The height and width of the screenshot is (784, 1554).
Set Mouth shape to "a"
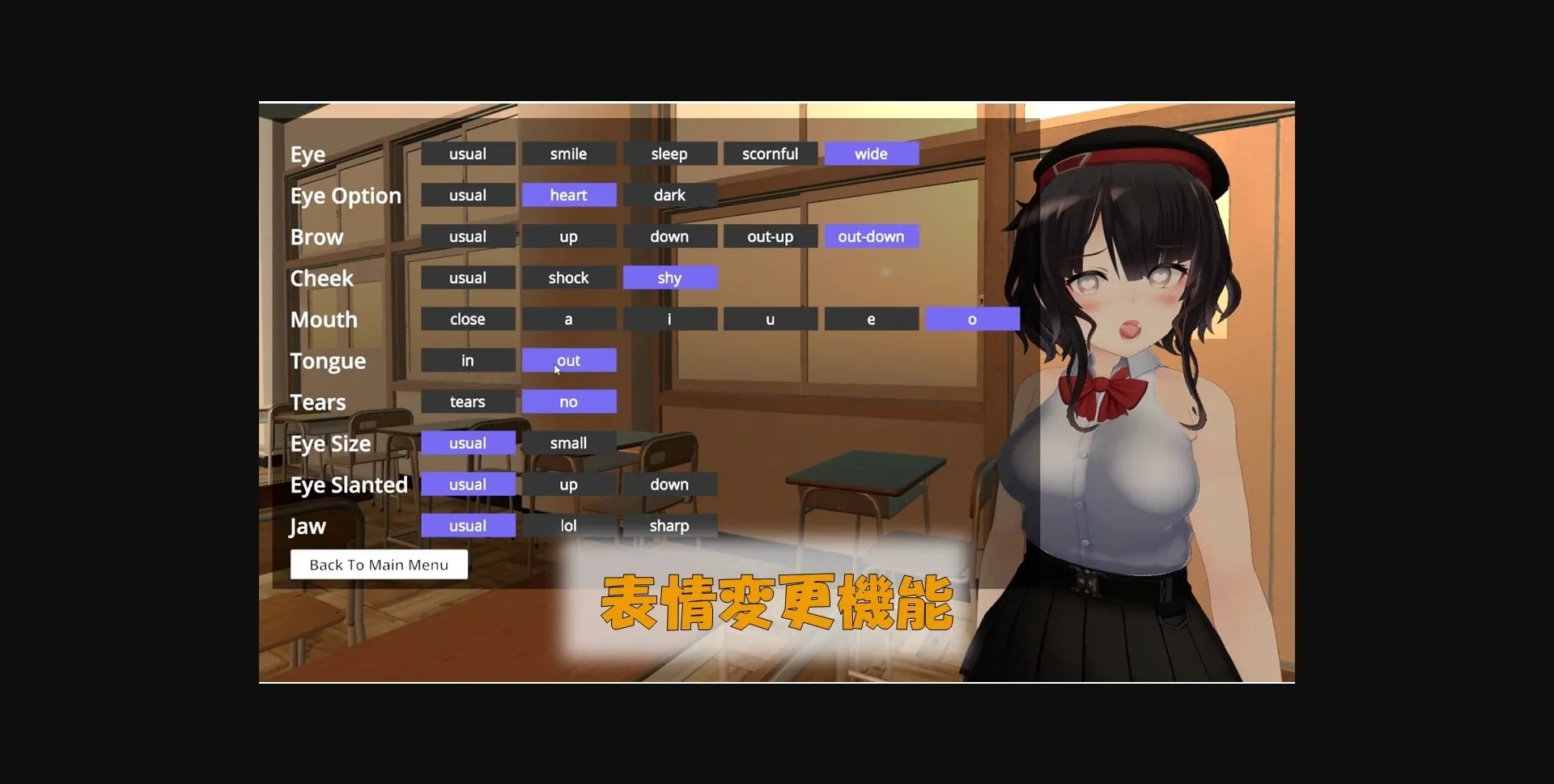[x=569, y=319]
